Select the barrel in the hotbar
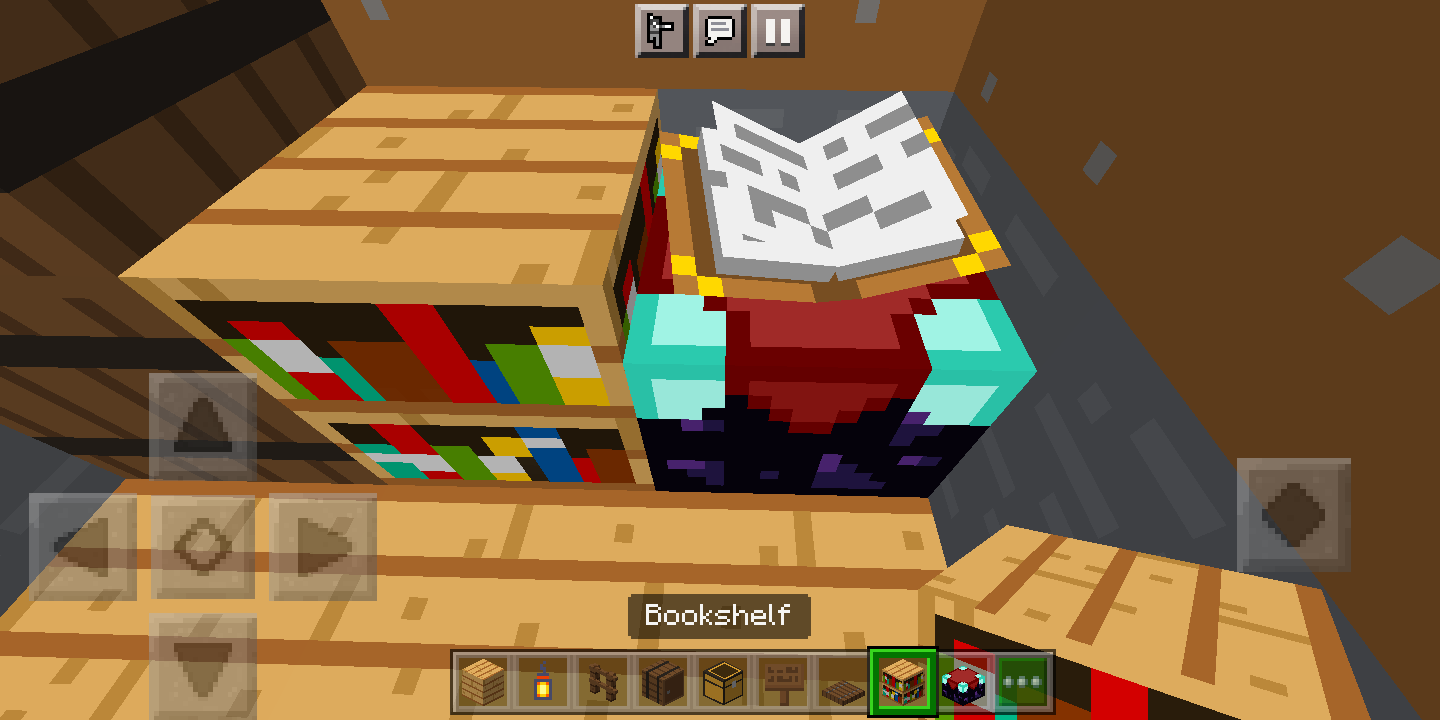 click(x=663, y=682)
